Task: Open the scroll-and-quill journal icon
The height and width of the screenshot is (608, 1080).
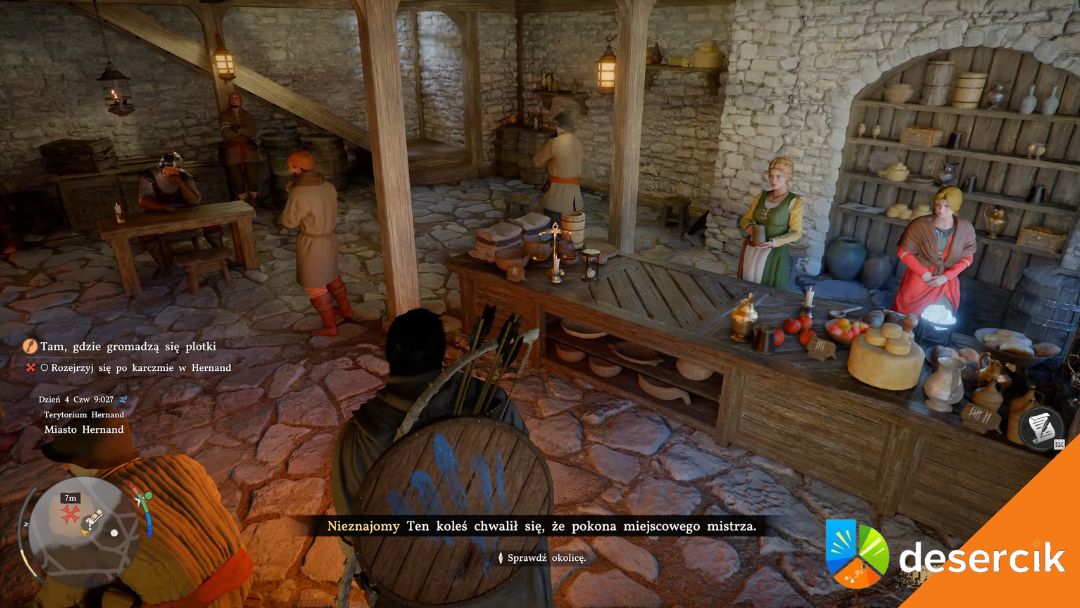Action: 1041,426
